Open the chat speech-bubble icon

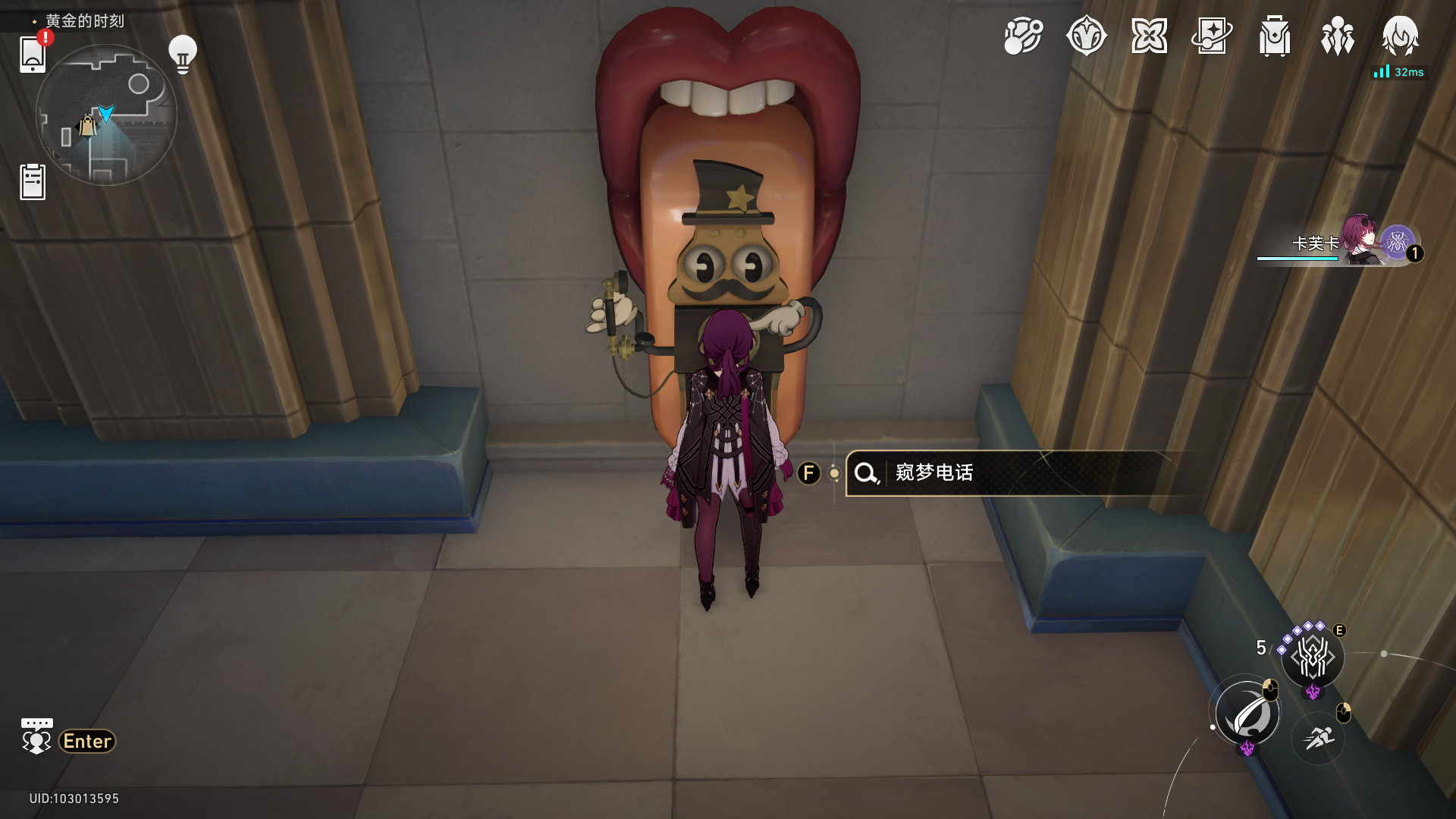[36, 736]
